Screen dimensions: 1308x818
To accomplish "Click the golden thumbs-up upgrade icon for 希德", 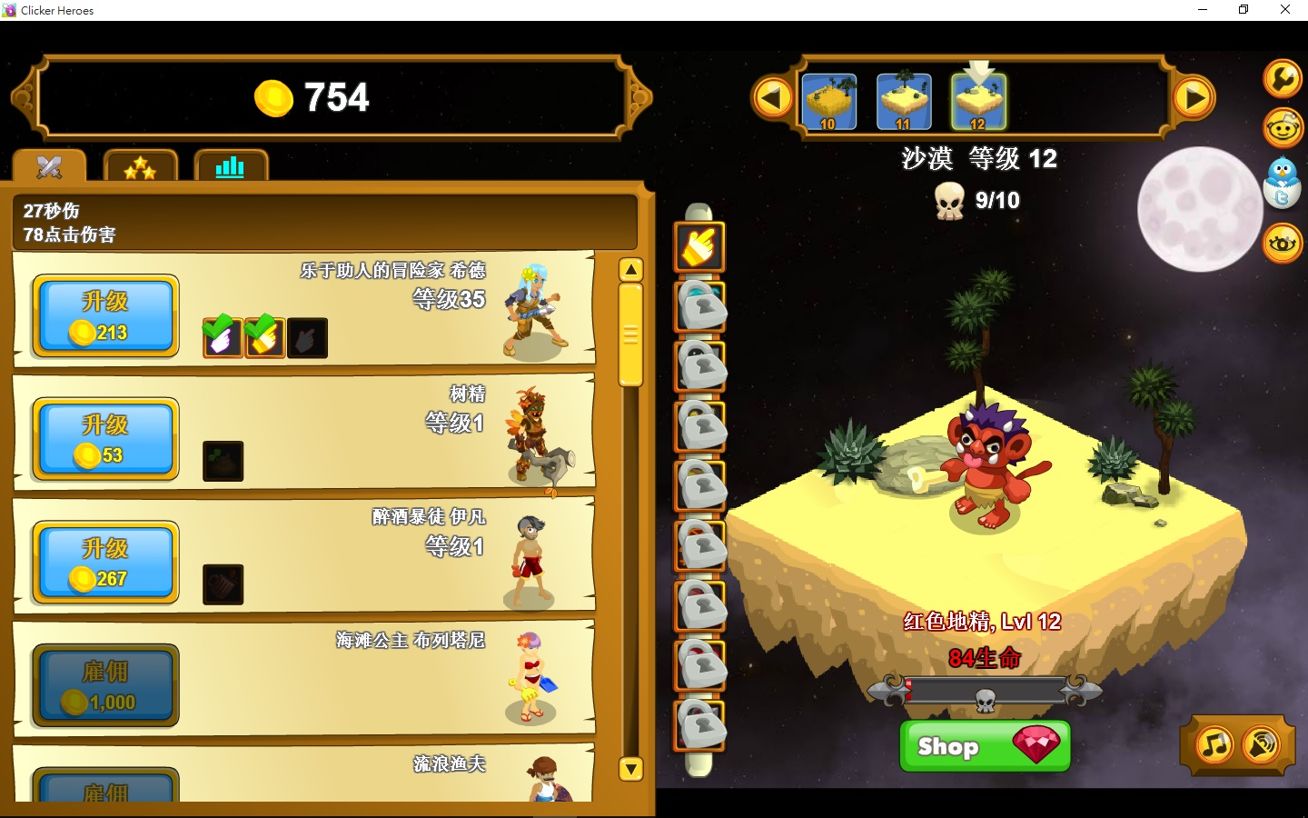I will click(264, 338).
